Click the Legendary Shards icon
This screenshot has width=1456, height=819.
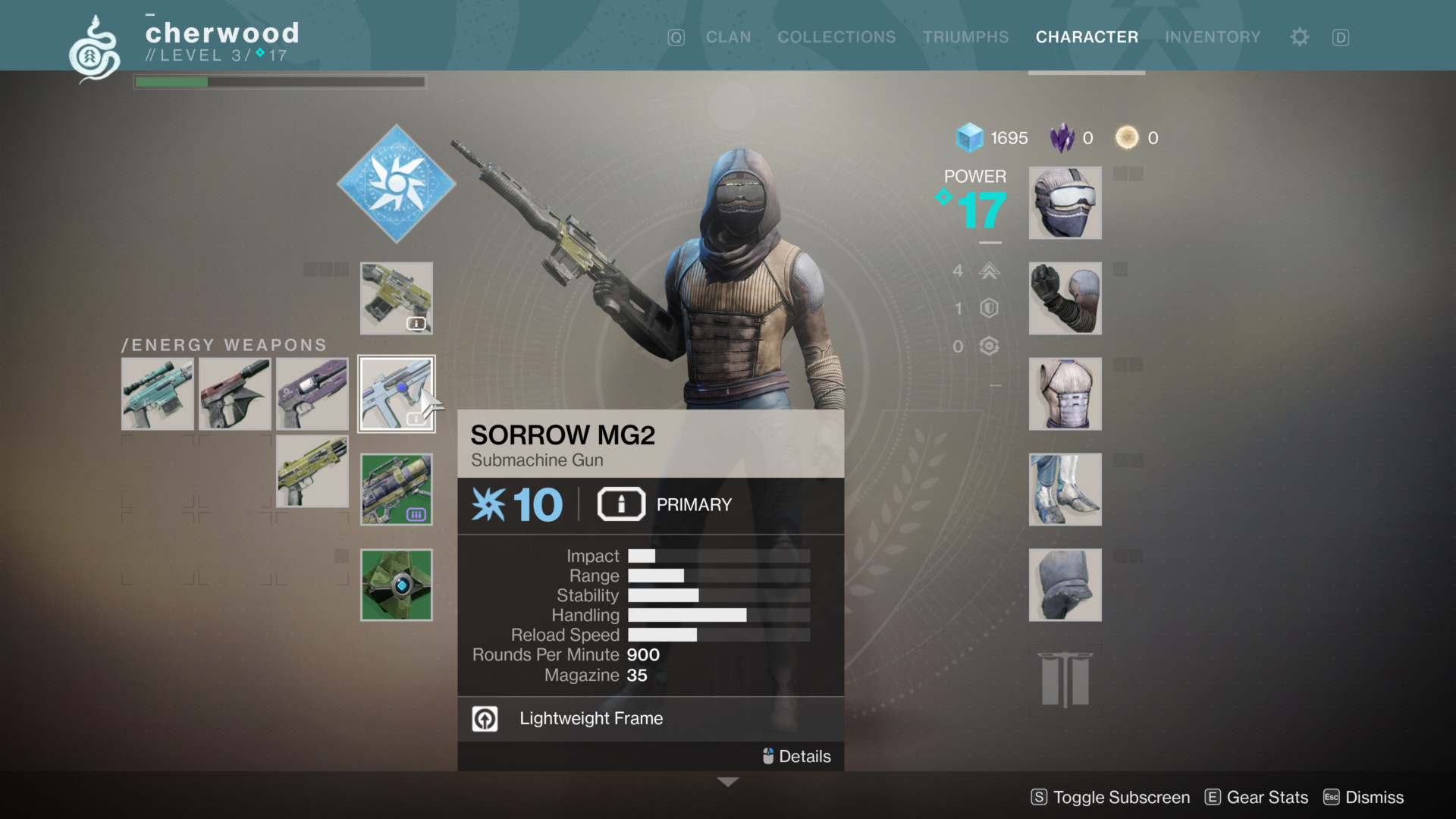pos(1063,137)
